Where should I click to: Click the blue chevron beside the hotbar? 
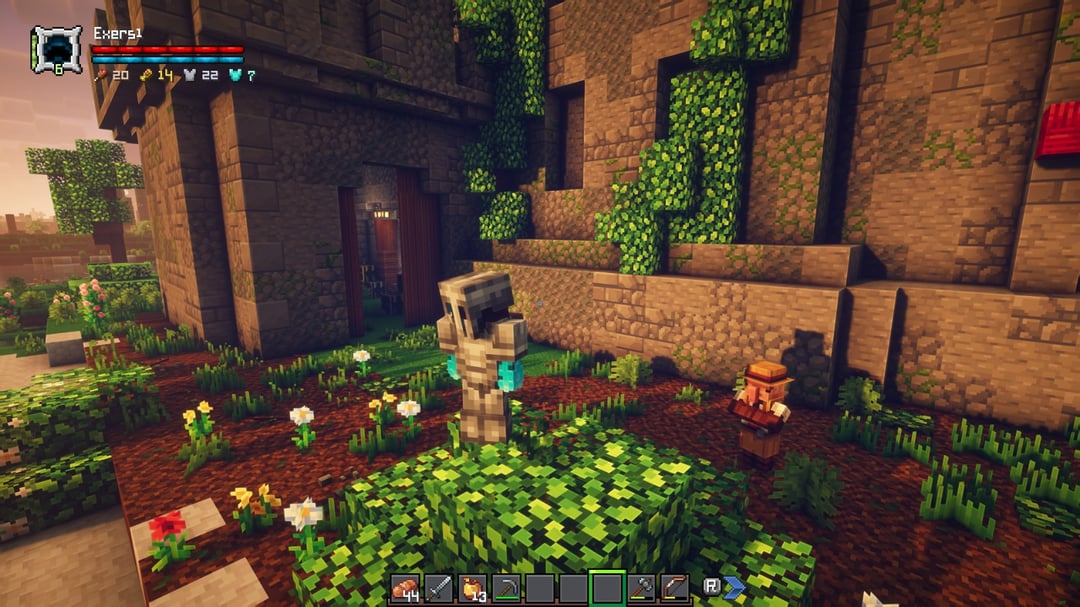[735, 587]
